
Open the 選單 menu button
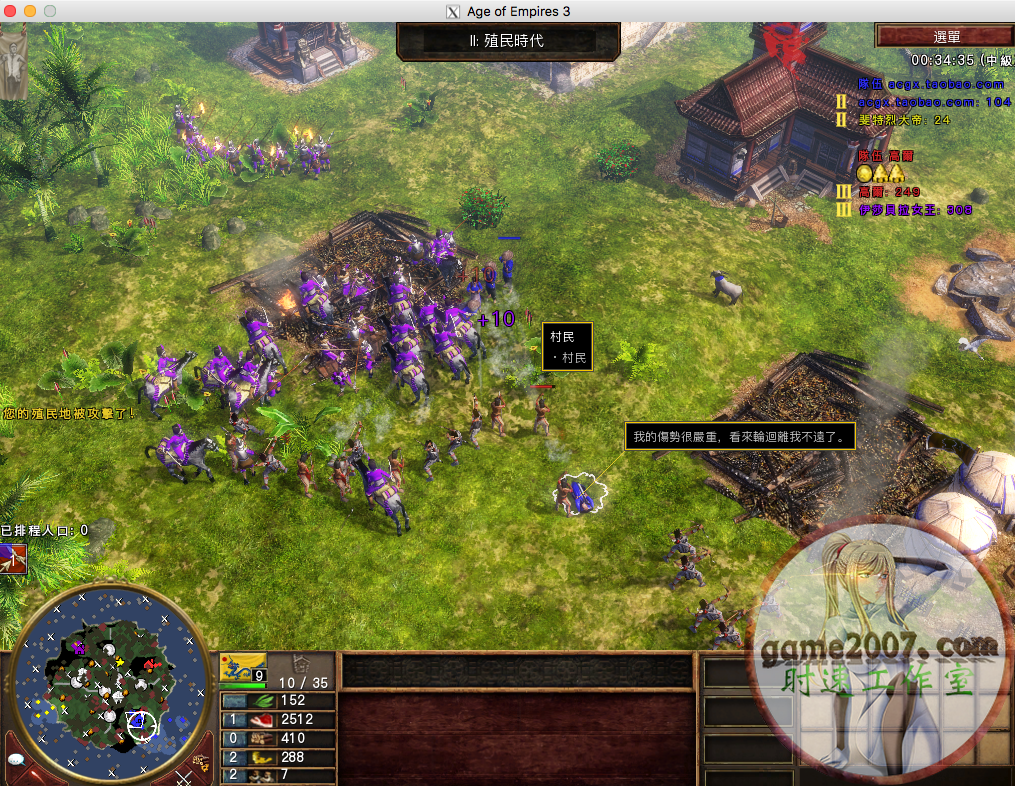click(945, 36)
